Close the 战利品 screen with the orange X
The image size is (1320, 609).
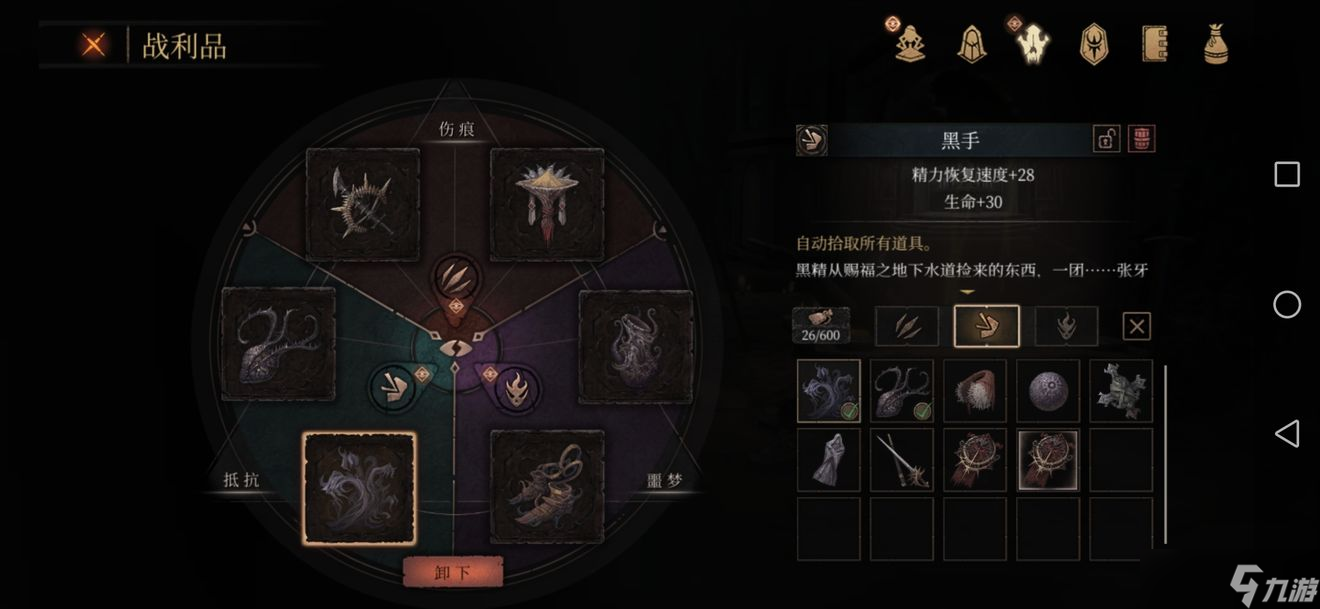click(94, 44)
